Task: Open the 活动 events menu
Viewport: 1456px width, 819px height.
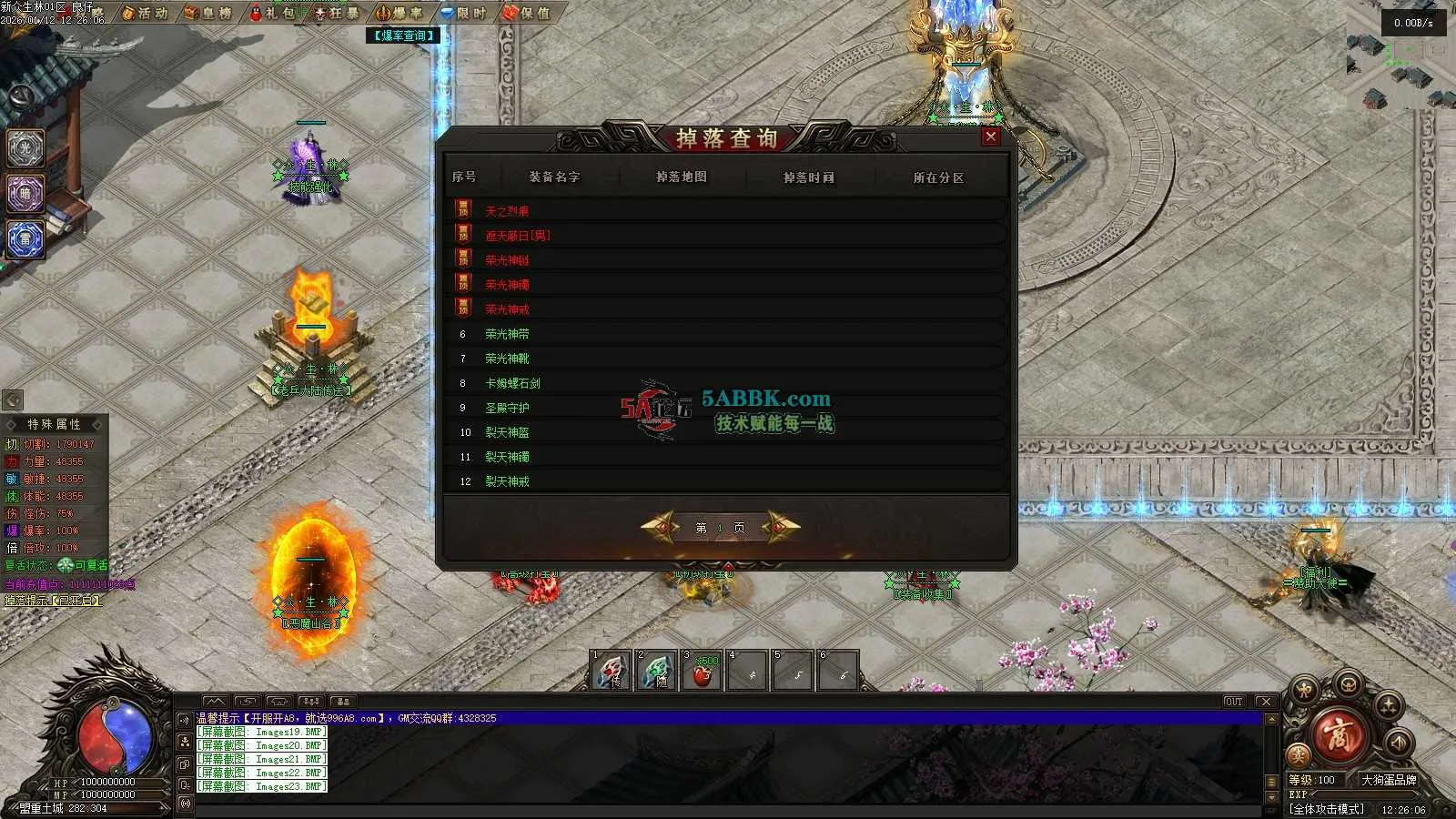Action: (146, 13)
